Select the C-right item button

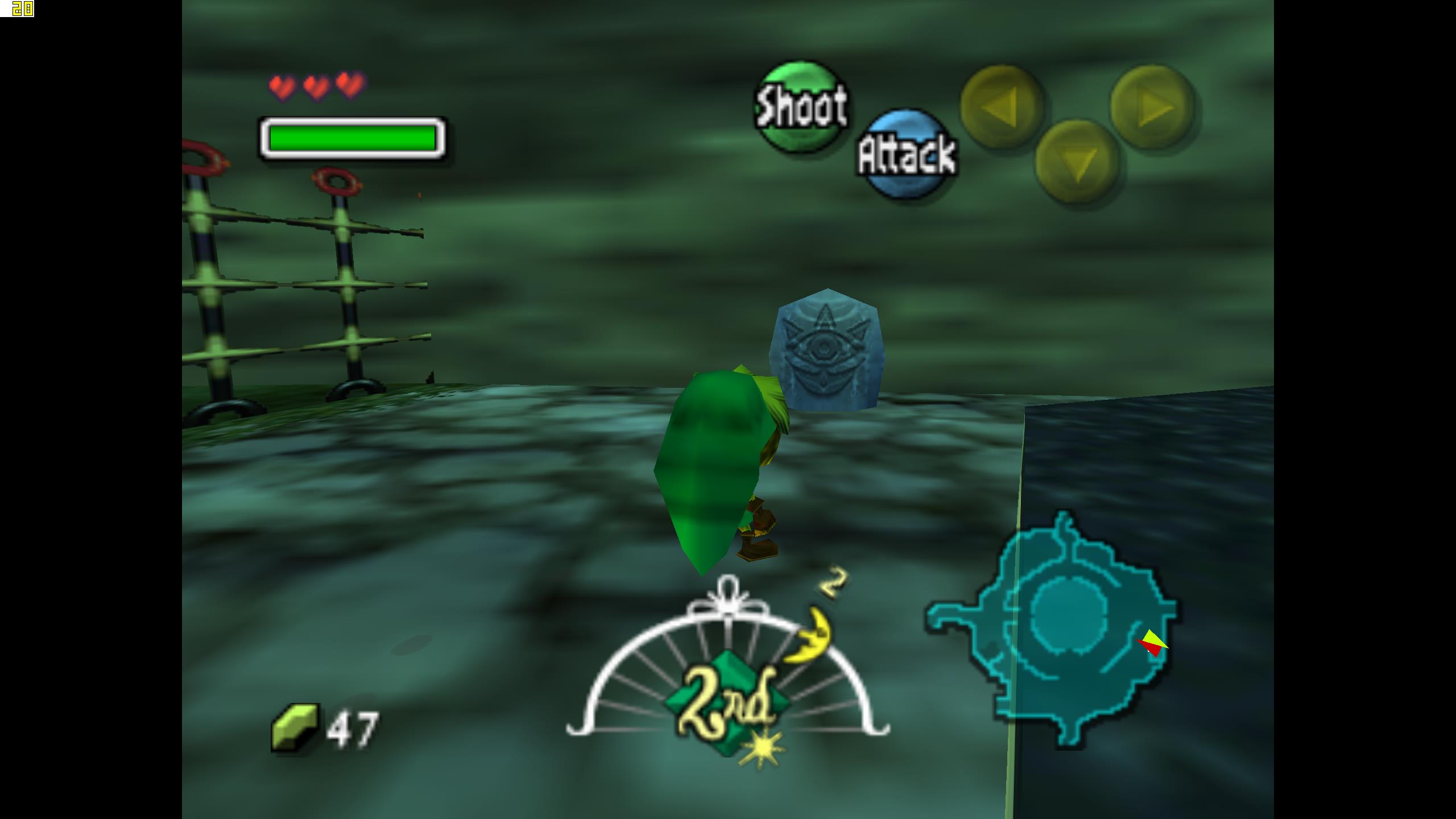pos(1152,106)
